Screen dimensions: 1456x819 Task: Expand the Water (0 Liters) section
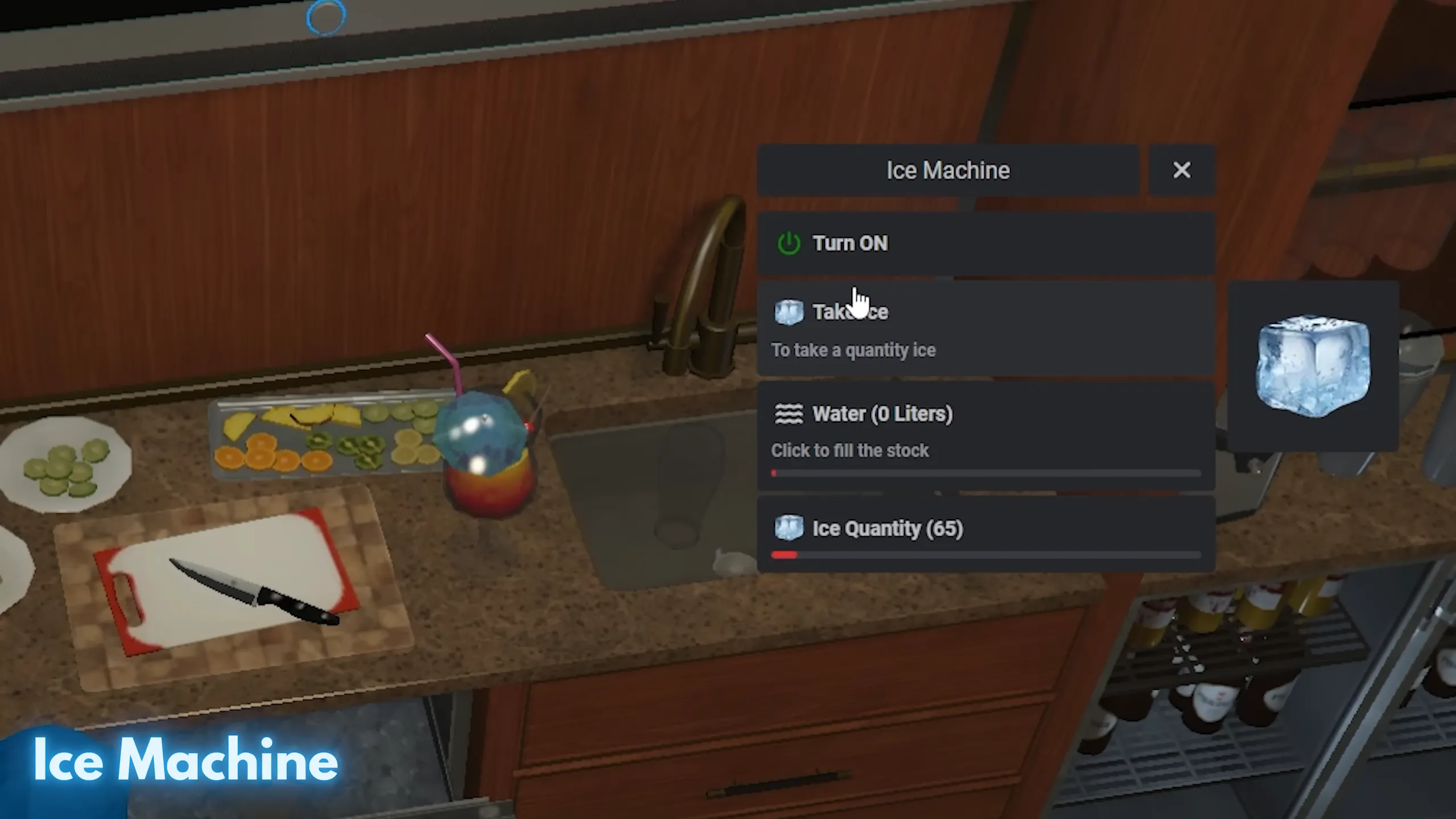click(882, 414)
